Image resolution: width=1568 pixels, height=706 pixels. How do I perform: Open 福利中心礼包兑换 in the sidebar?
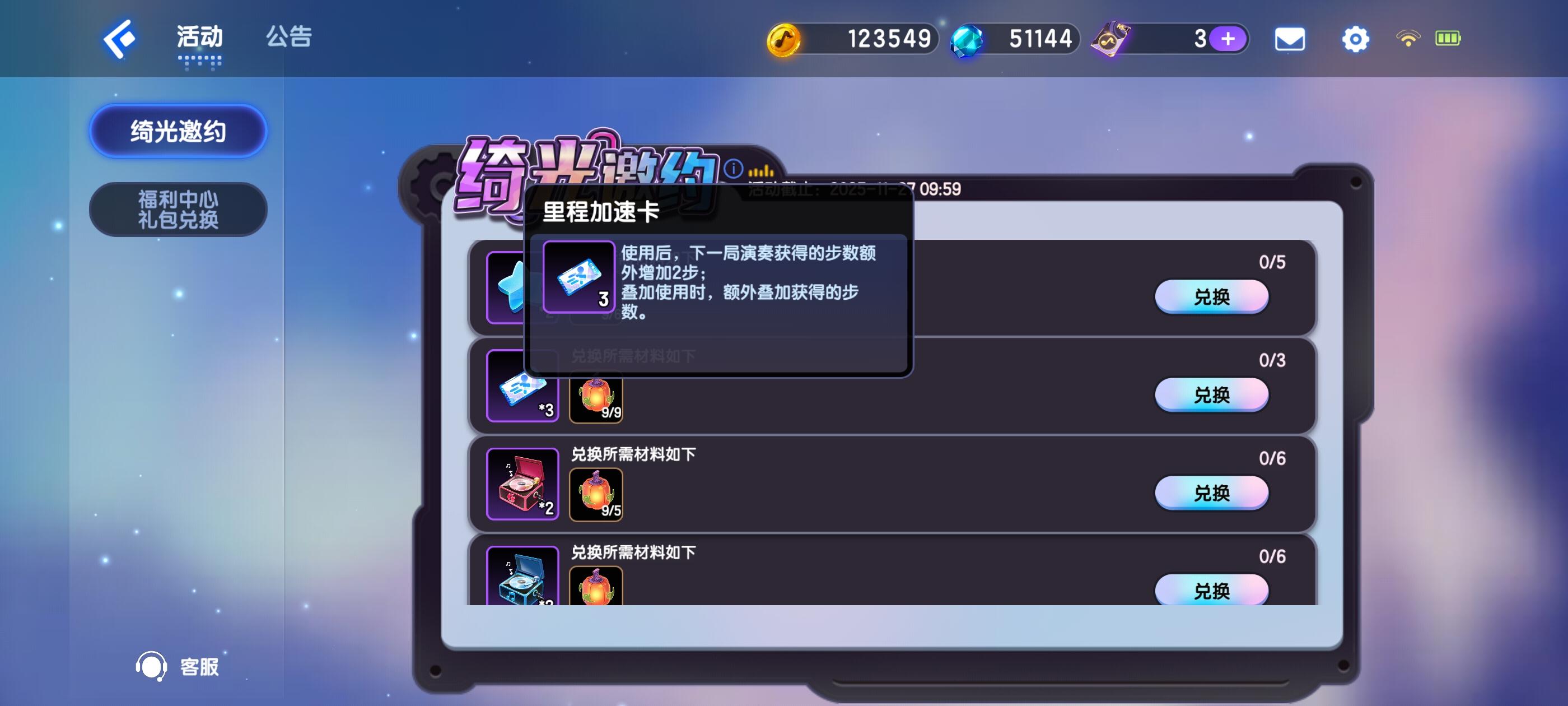[x=177, y=209]
